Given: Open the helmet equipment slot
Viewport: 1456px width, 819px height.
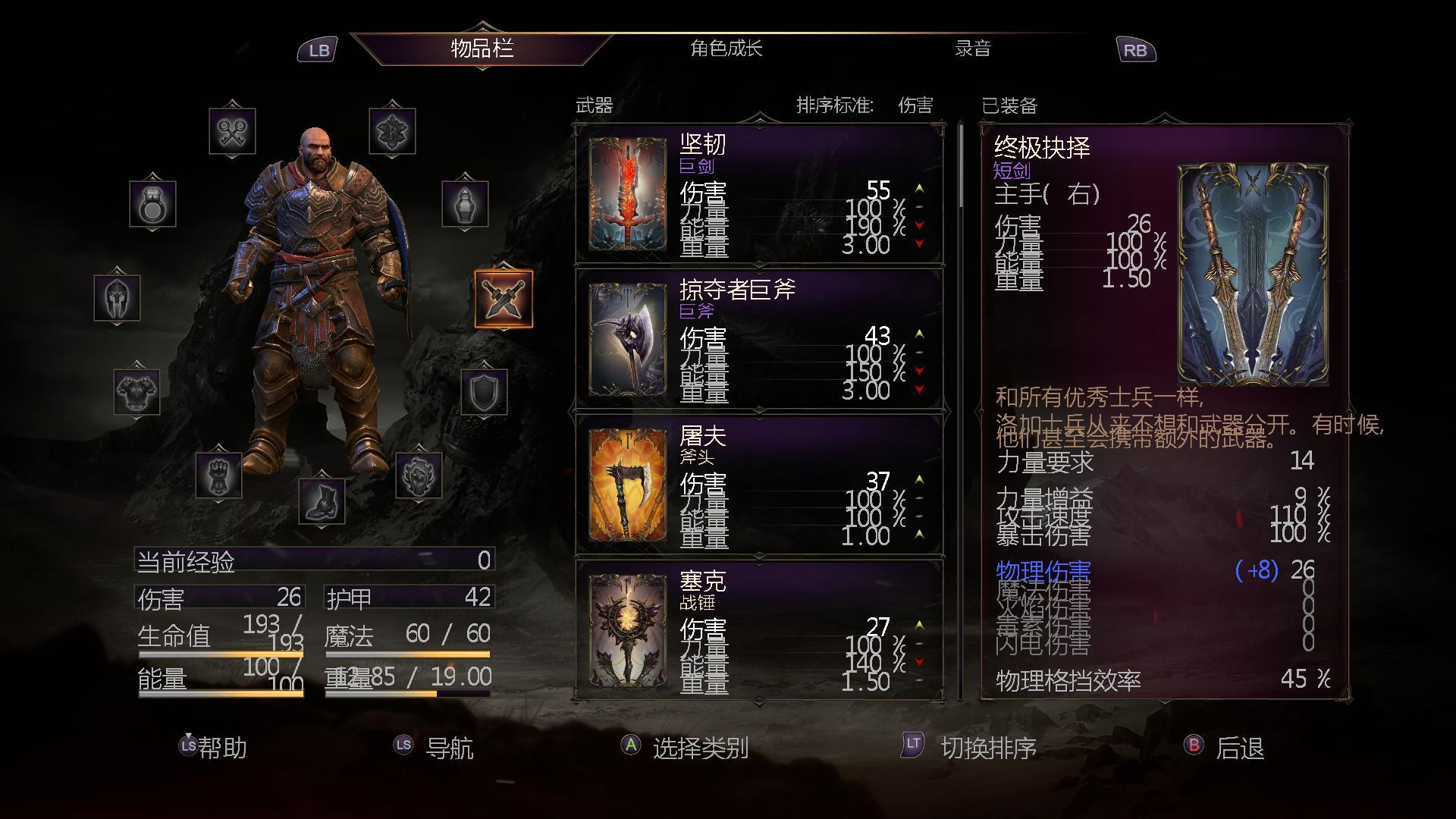Looking at the screenshot, I should (117, 297).
